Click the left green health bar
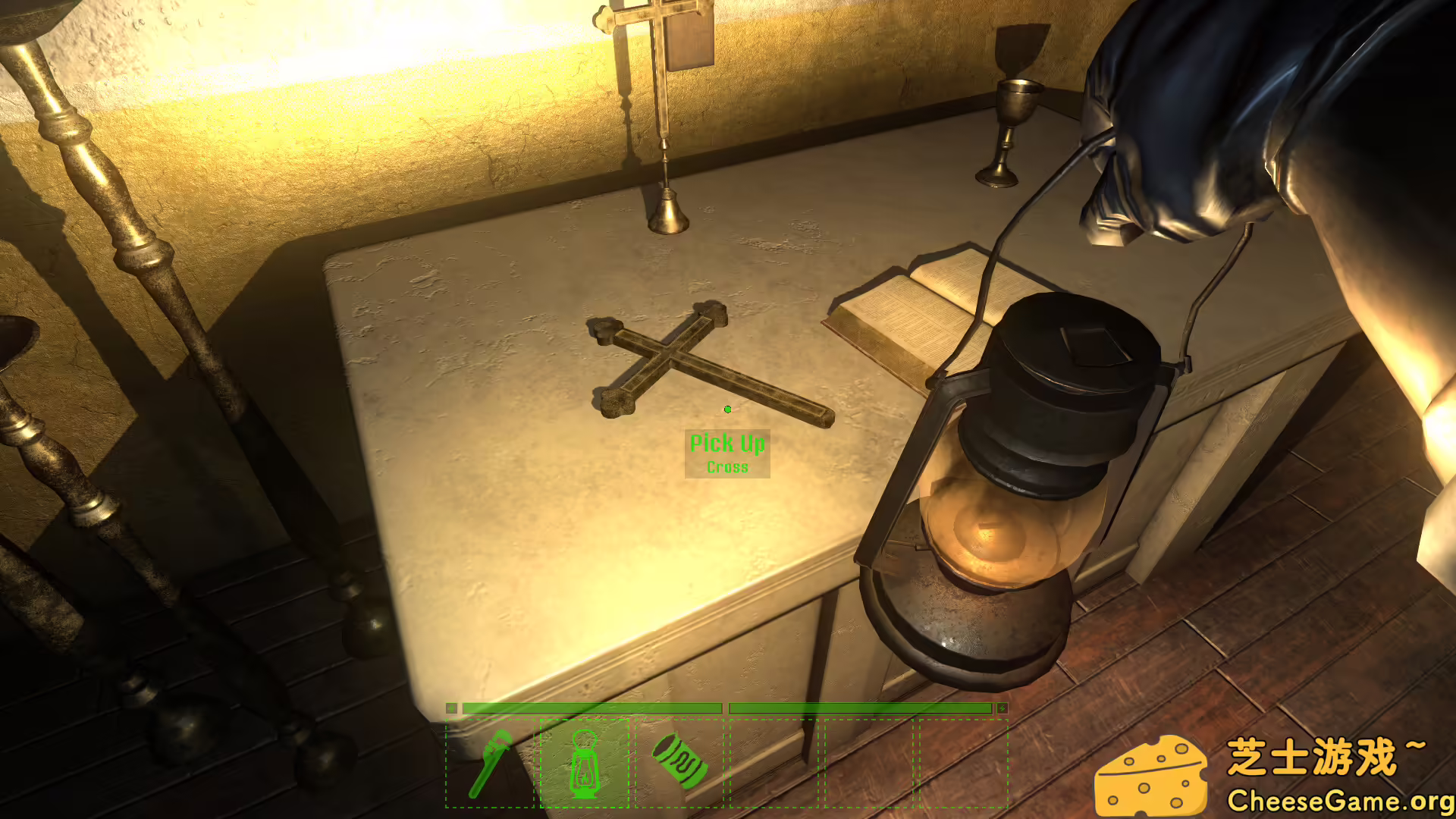 point(591,707)
